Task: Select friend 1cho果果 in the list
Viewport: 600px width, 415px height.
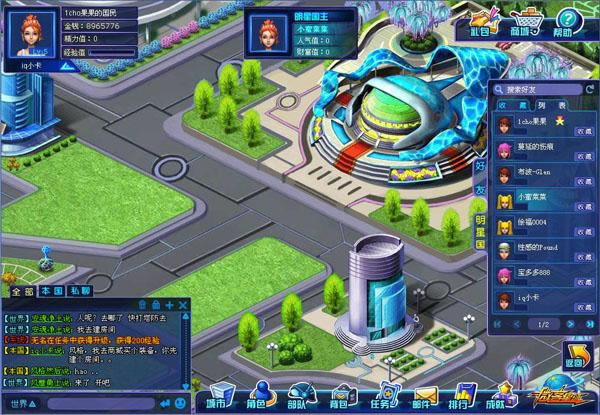Action: click(x=536, y=122)
